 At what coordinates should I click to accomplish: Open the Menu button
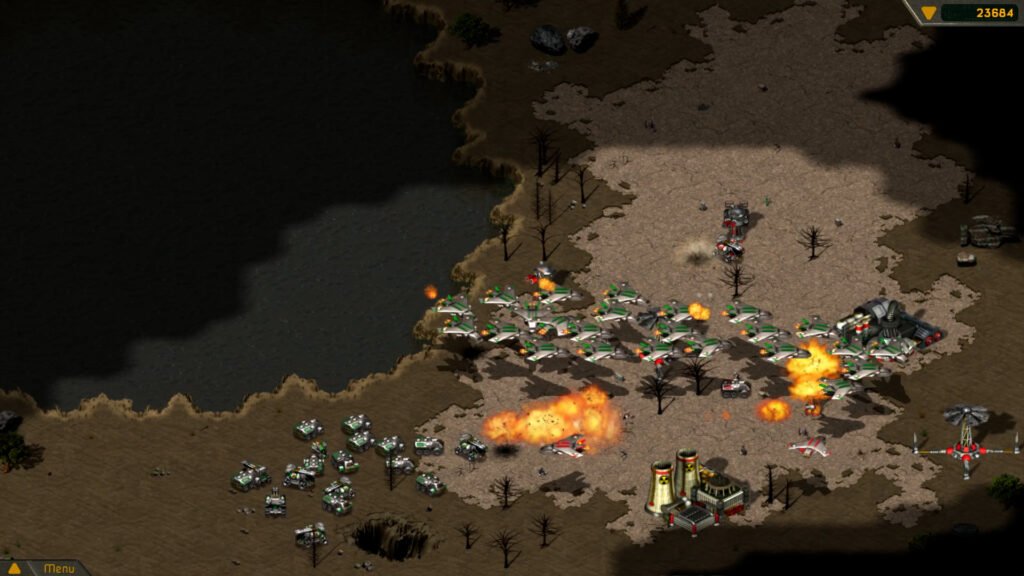58,568
